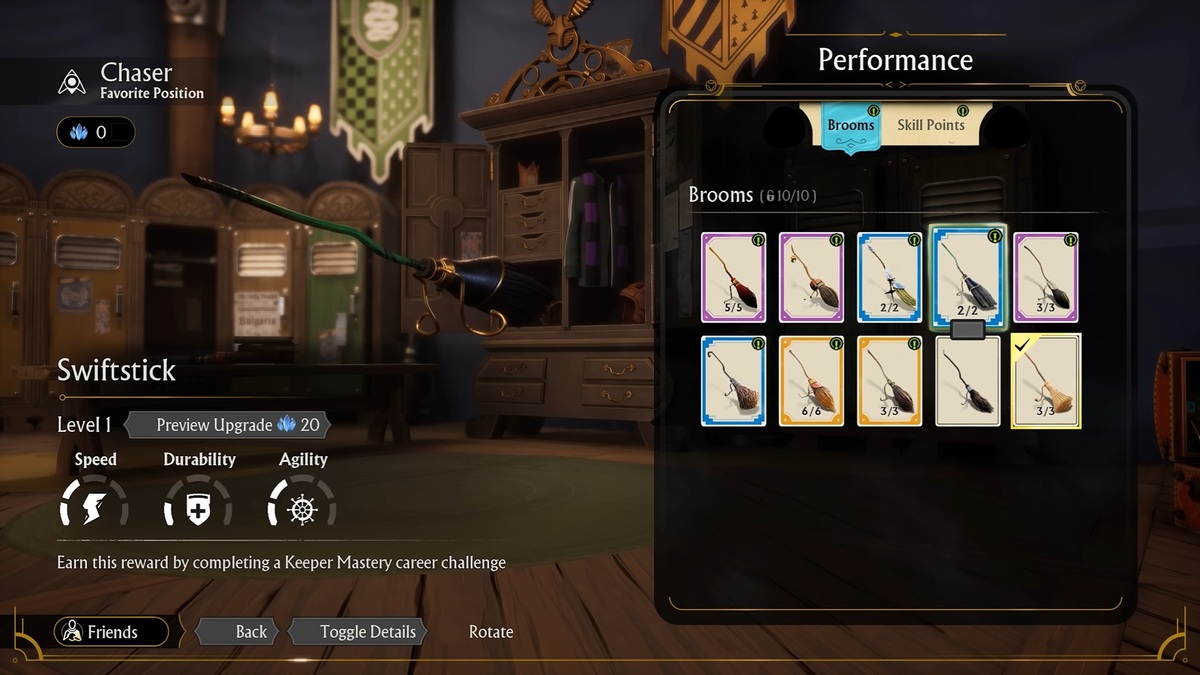The height and width of the screenshot is (675, 1200).
Task: Select the purple broom card marked 3/3
Action: (x=1046, y=277)
